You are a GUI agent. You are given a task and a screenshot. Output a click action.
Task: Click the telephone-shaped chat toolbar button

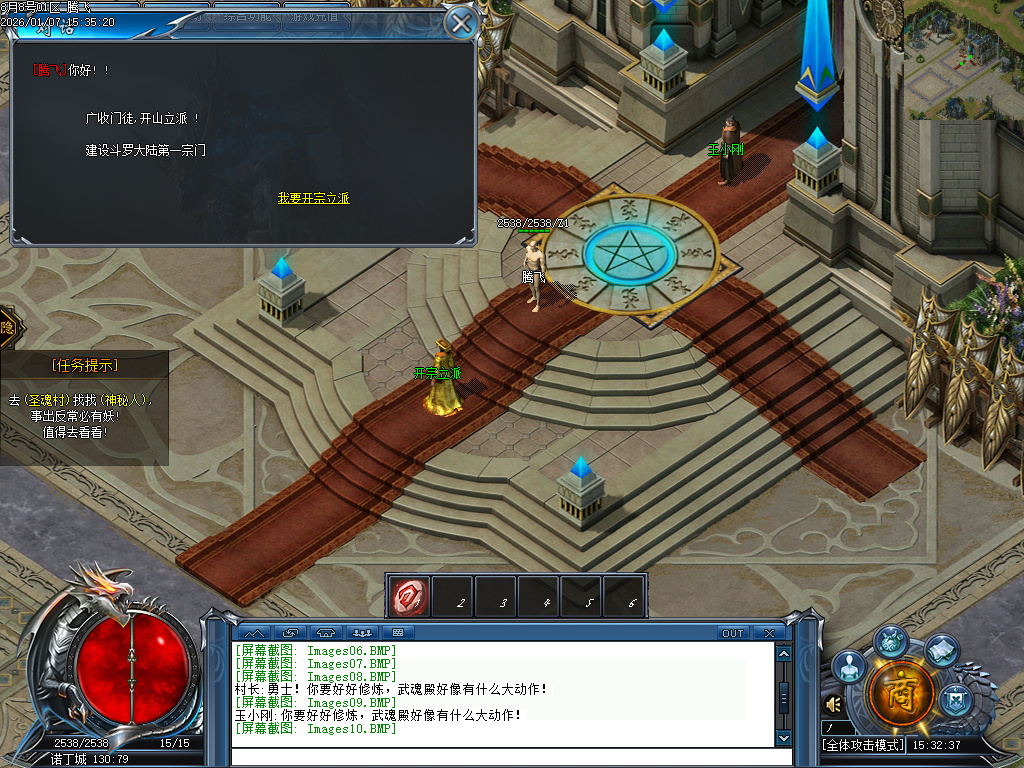tap(326, 633)
